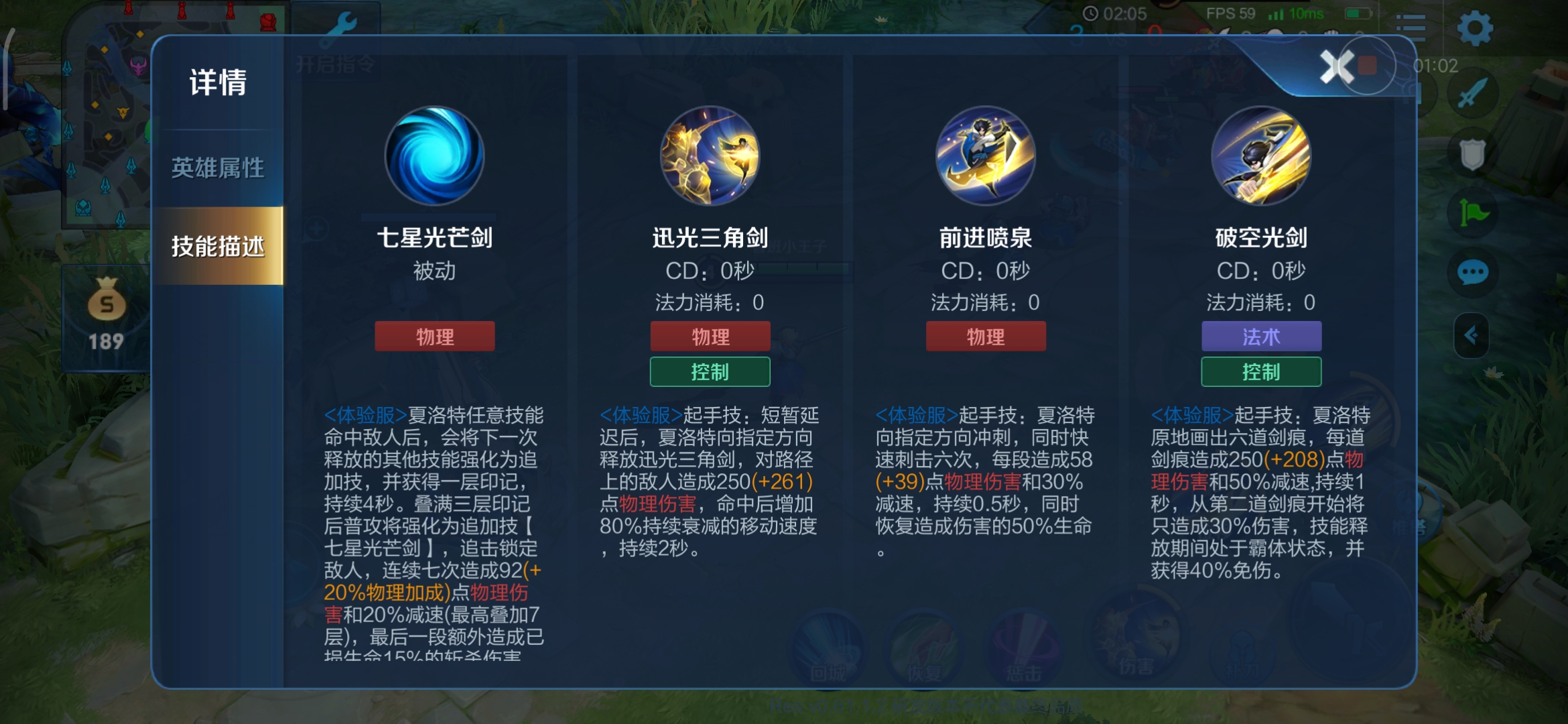
Task: Toggle the 法术 tag label
Action: (x=1261, y=336)
